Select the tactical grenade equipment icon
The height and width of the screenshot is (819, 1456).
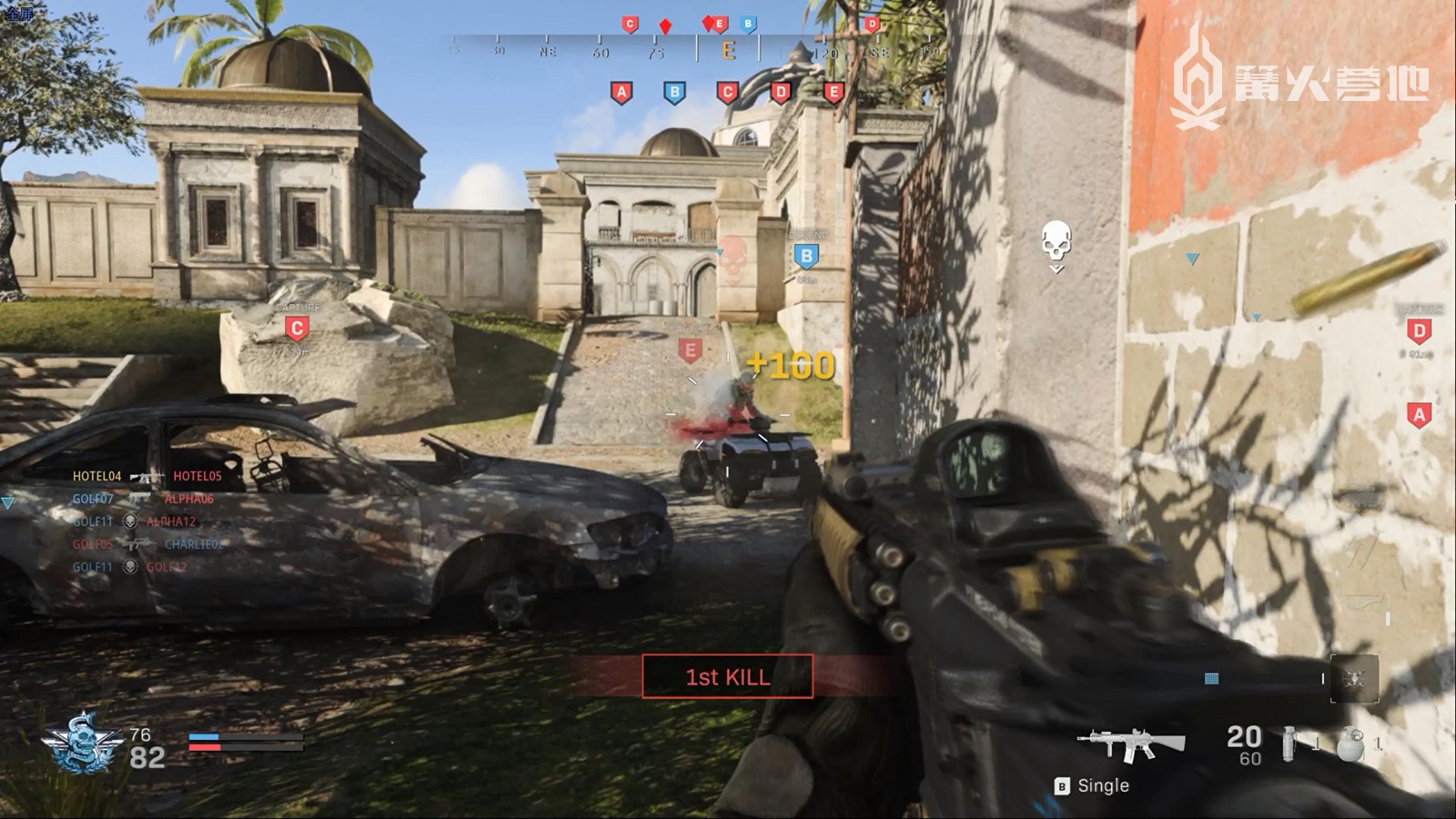[1351, 744]
